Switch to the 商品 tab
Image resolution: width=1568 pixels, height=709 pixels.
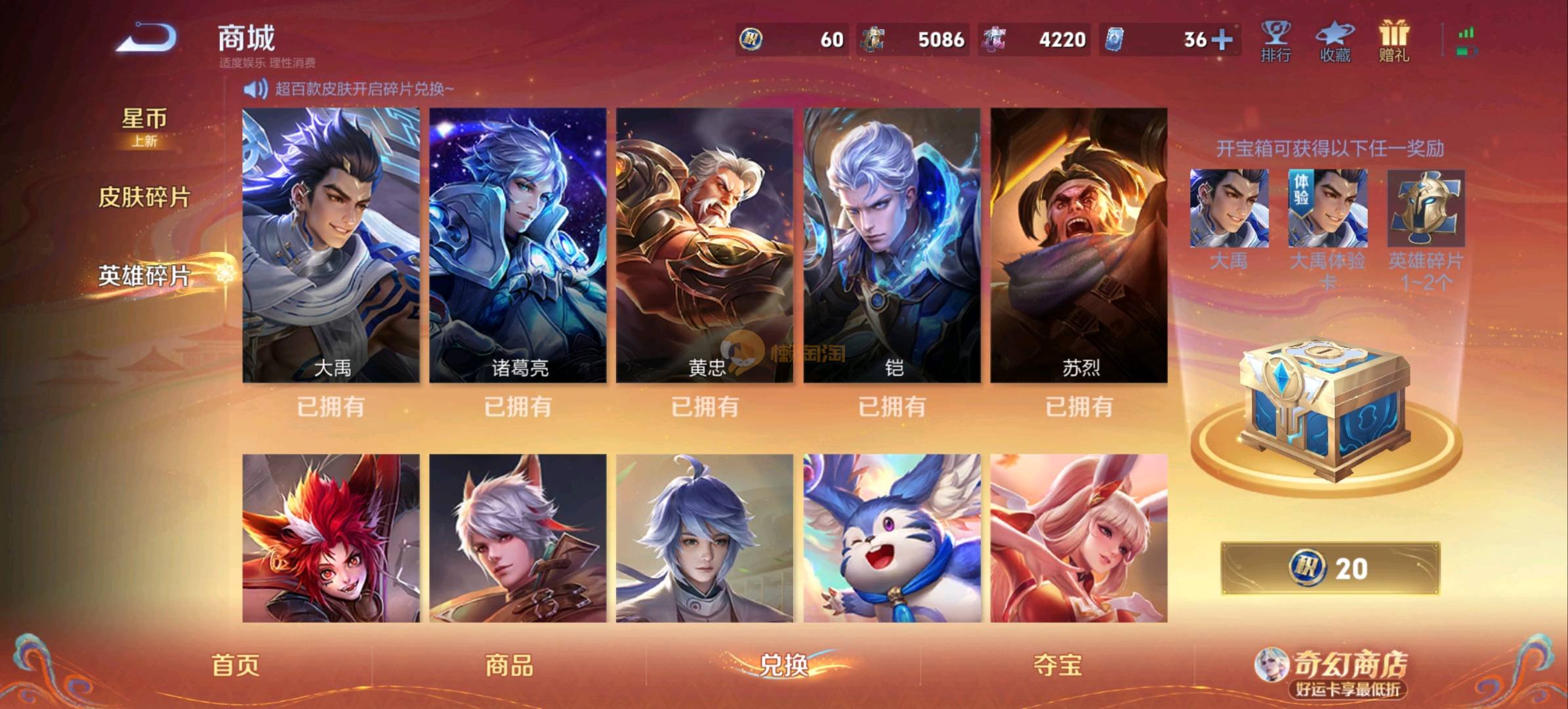pyautogui.click(x=509, y=666)
